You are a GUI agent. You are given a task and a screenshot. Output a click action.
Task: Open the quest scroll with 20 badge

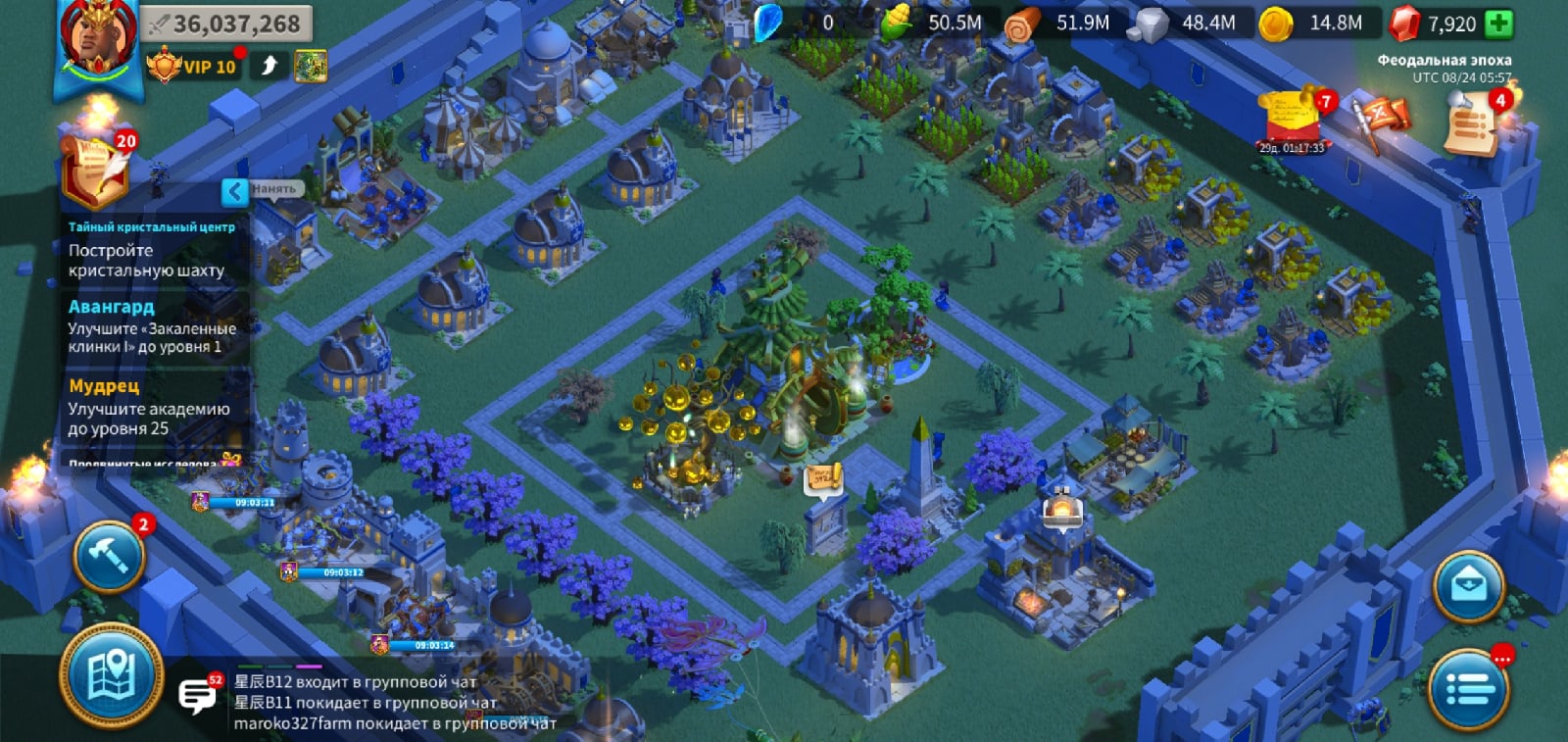click(x=96, y=172)
